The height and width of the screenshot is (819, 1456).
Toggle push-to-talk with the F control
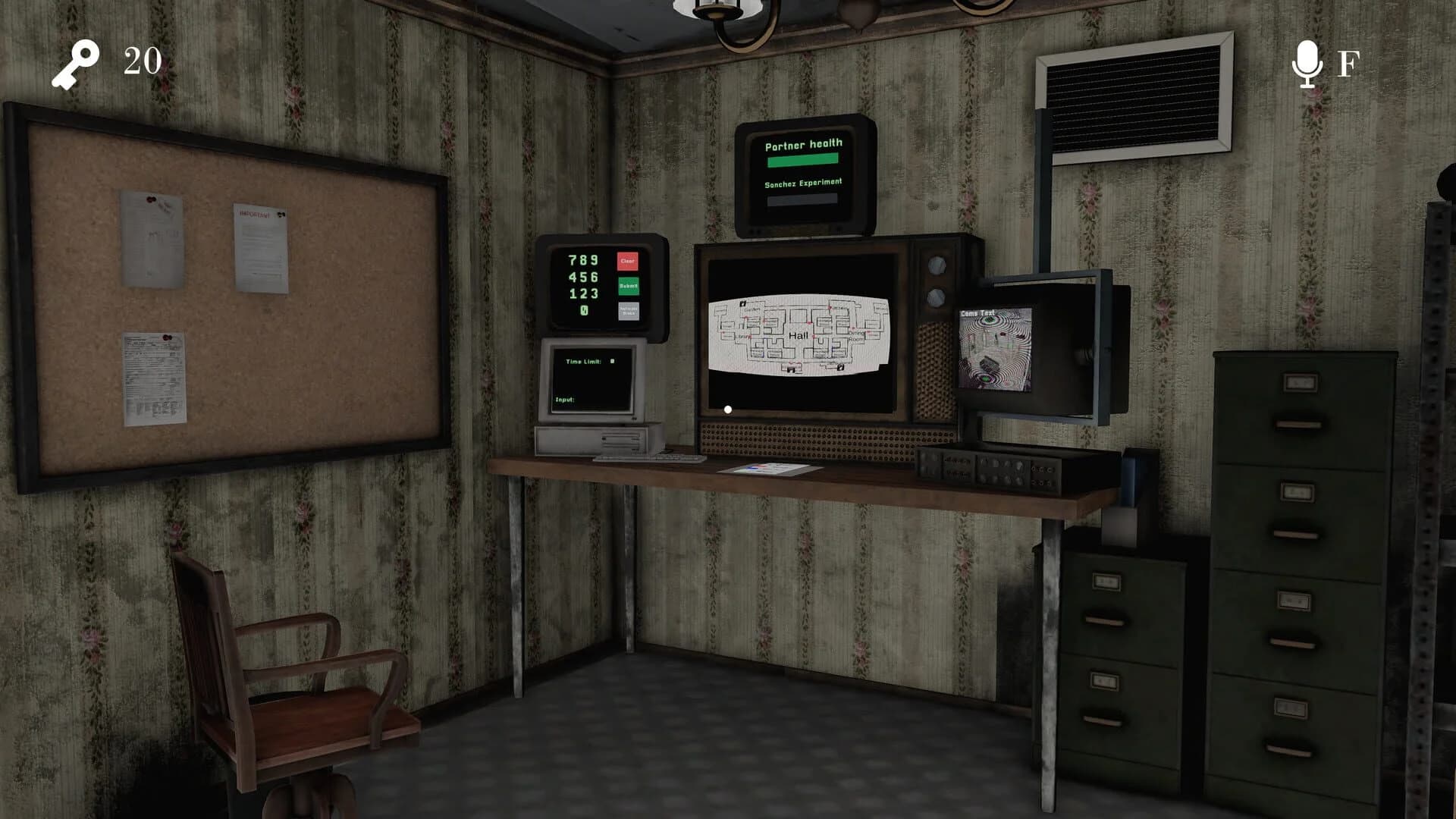click(1348, 64)
